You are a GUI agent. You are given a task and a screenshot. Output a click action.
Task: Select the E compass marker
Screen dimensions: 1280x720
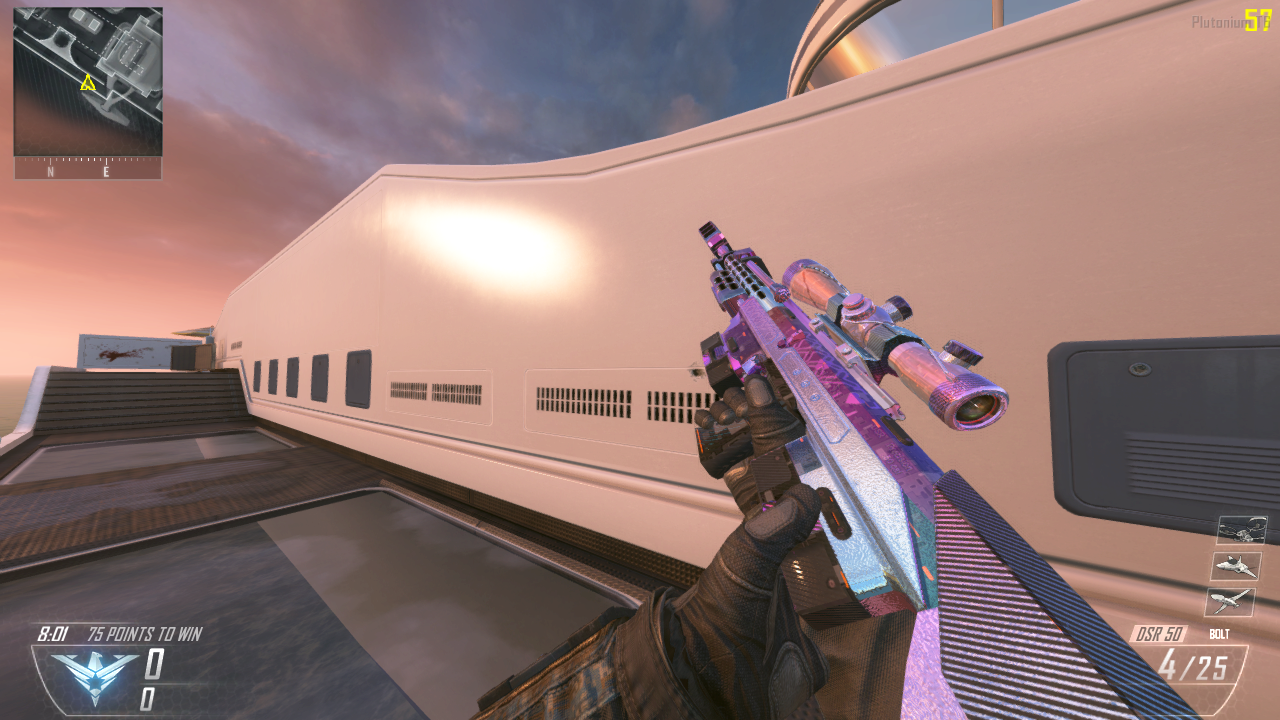(105, 172)
